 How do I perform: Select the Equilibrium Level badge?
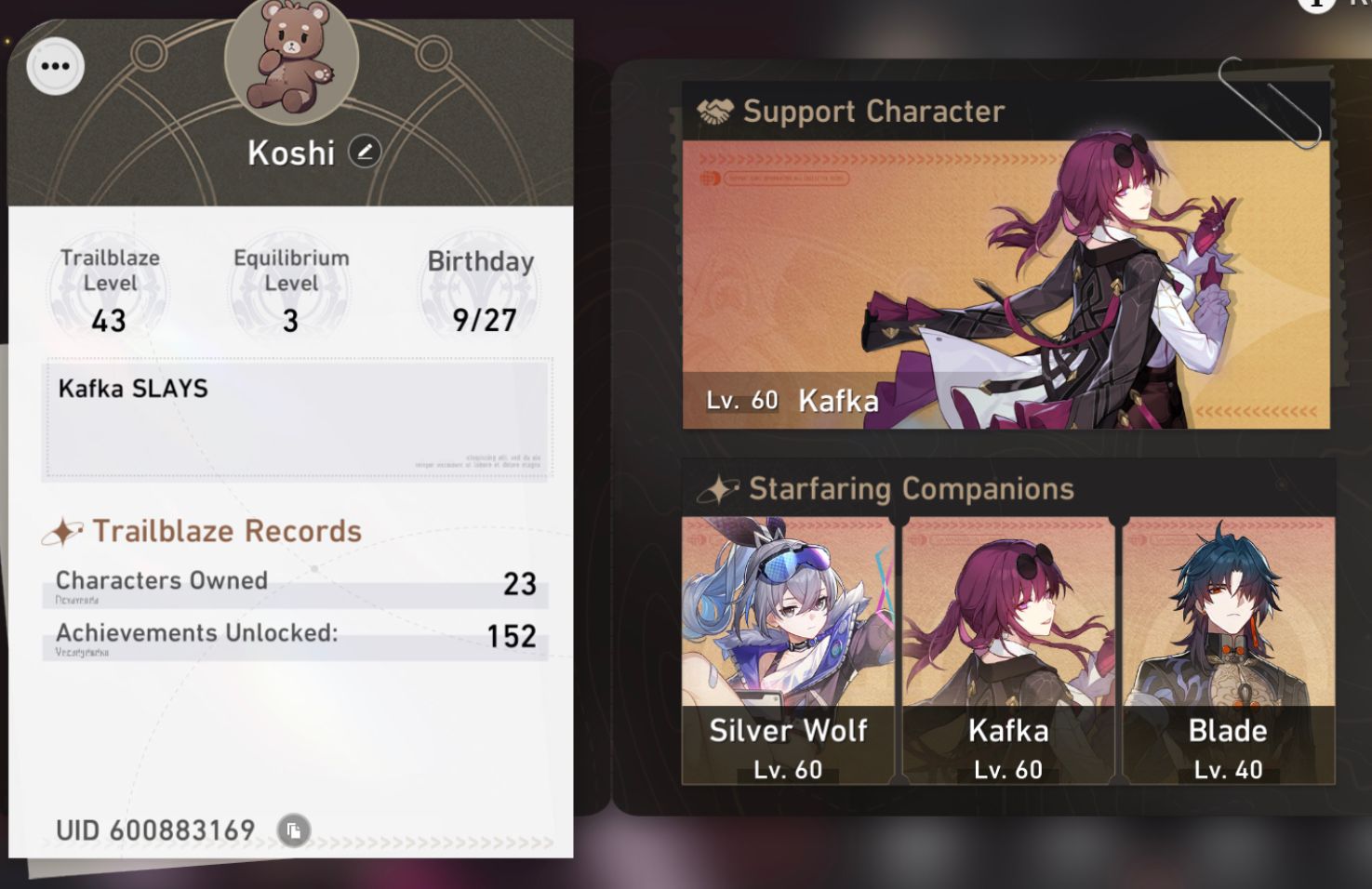291,288
